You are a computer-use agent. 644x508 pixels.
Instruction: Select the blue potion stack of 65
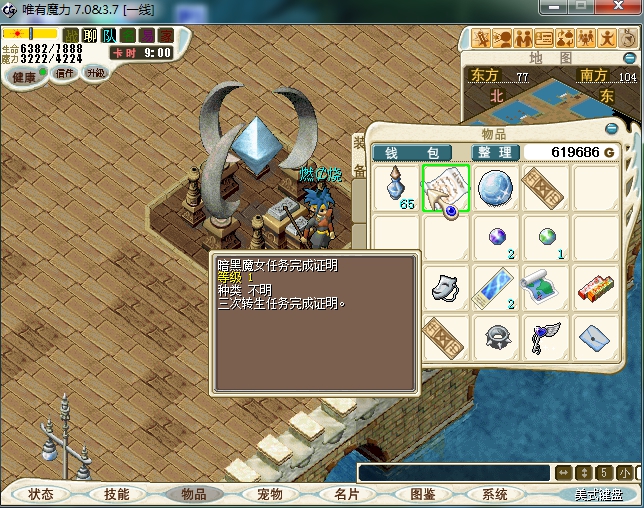coord(398,188)
